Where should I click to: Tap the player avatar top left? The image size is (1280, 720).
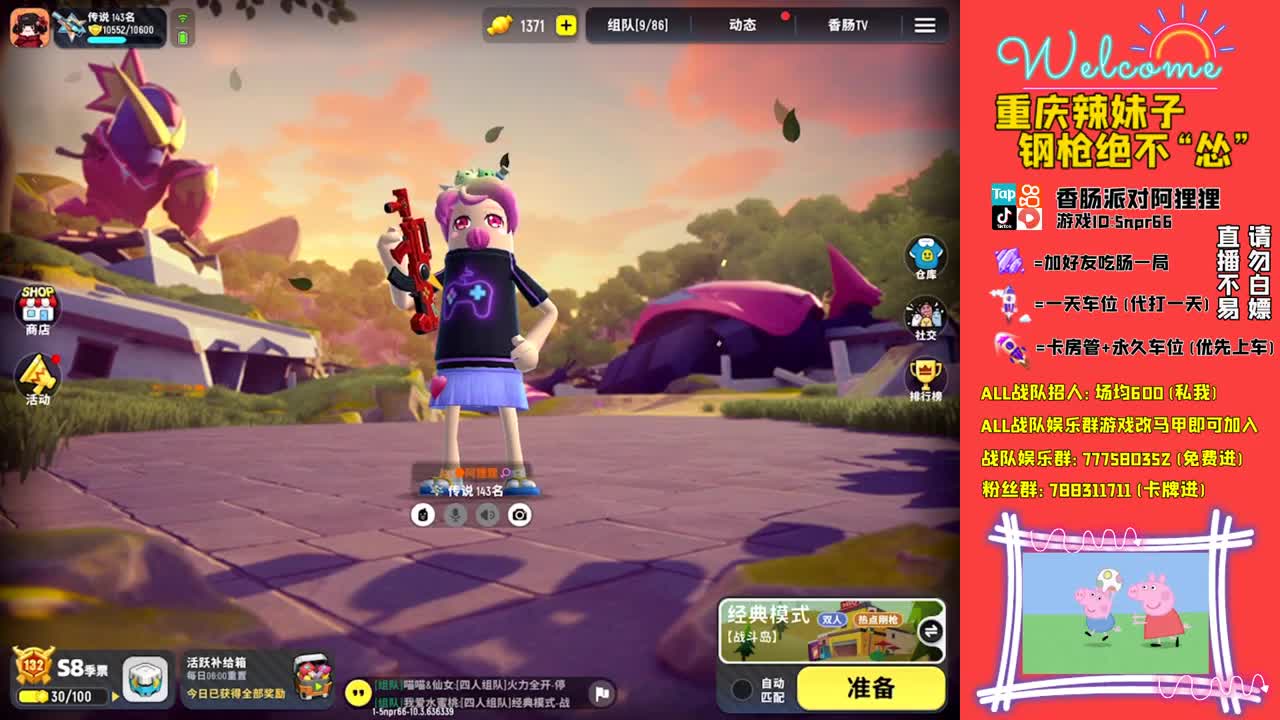[x=27, y=26]
